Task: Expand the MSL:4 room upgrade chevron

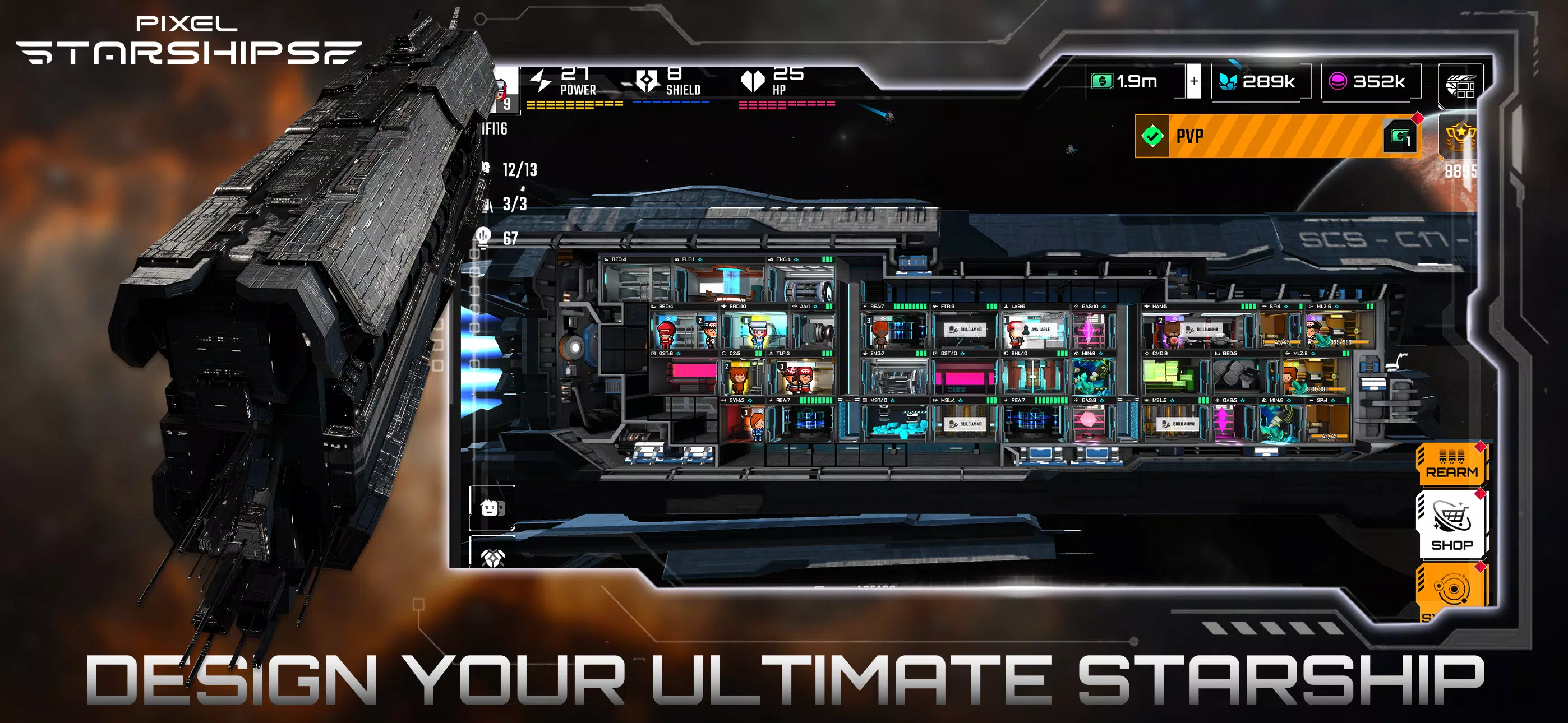Action: point(961,400)
